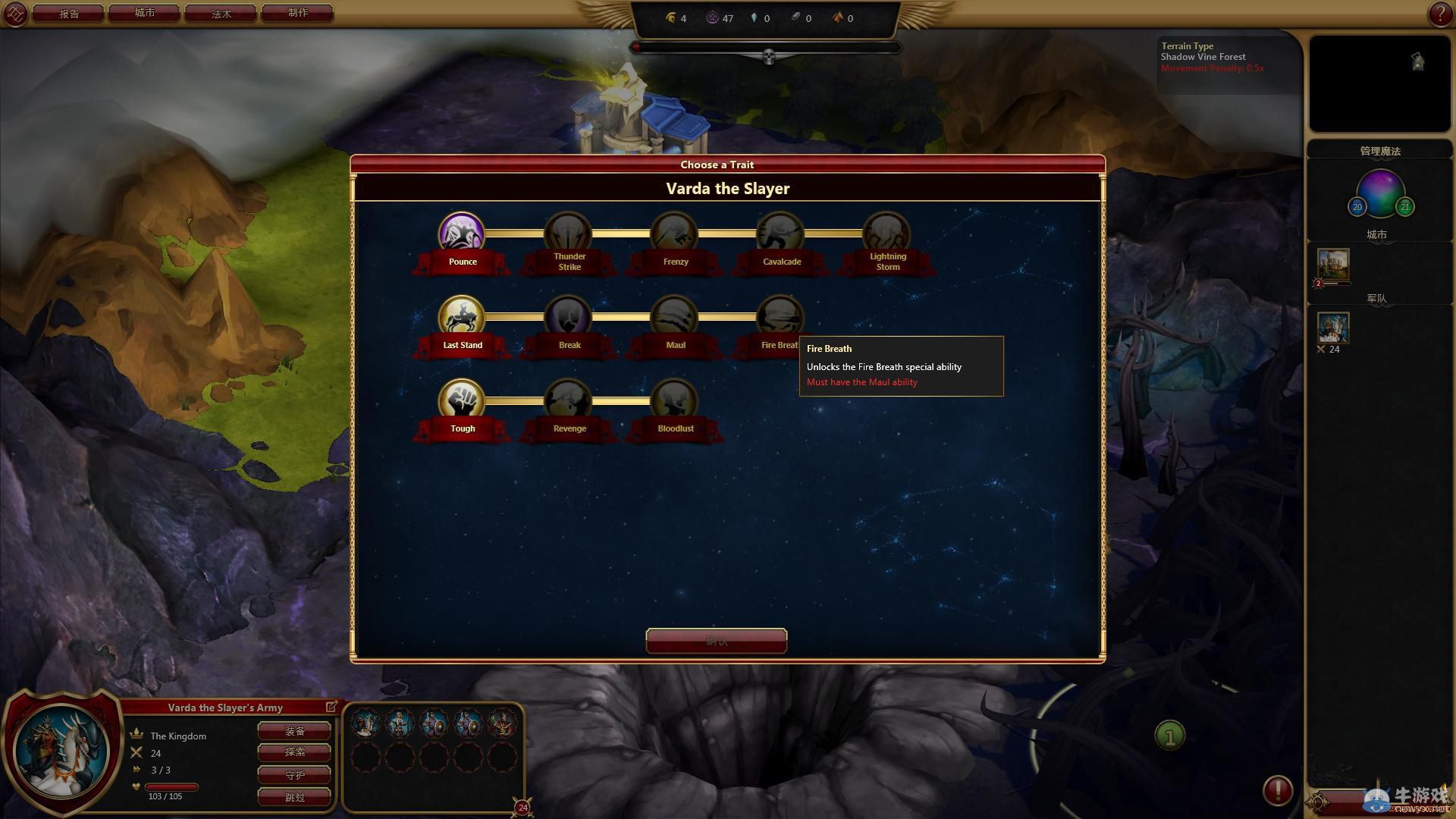Select the Last Stand trait
Viewport: 1456px width, 819px height.
tap(461, 316)
